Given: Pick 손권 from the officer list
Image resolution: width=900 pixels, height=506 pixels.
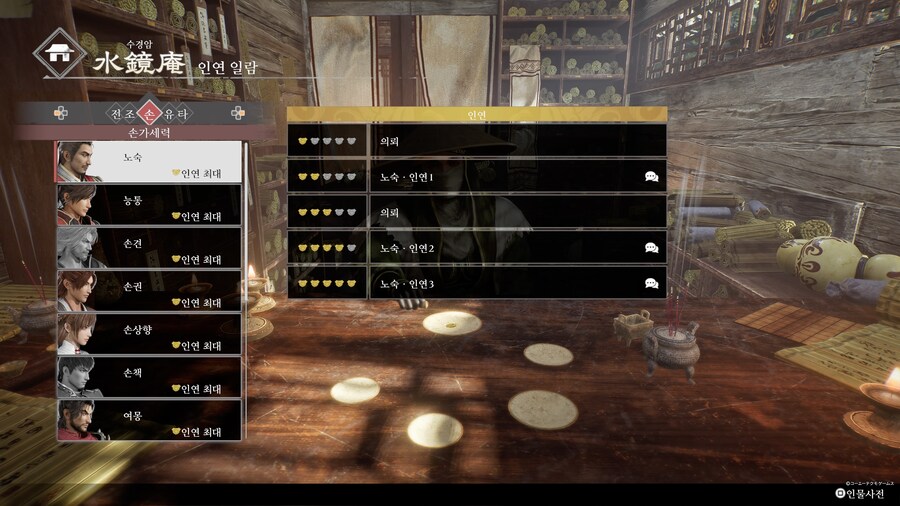Looking at the screenshot, I should [x=148, y=291].
